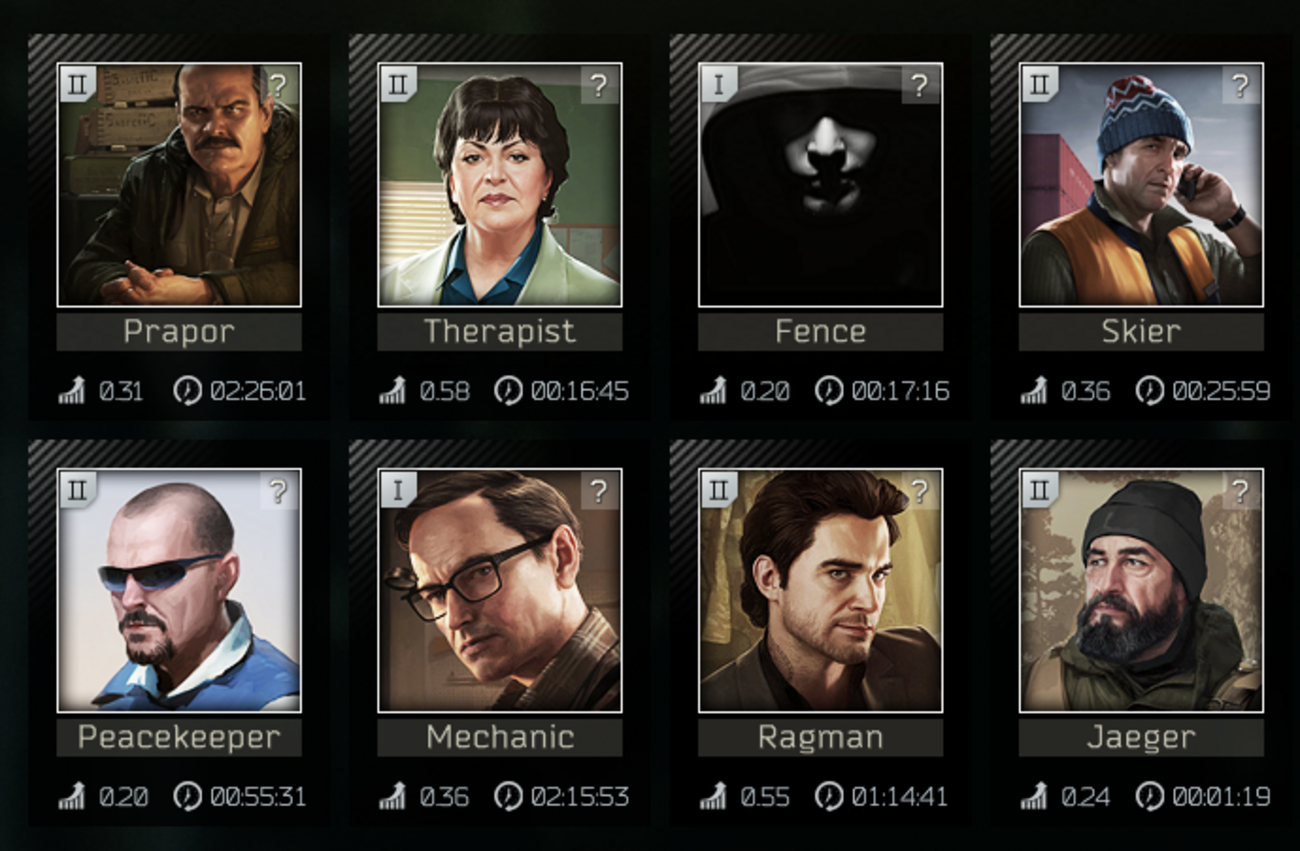Choose Ragman's trader portrait

(820, 590)
